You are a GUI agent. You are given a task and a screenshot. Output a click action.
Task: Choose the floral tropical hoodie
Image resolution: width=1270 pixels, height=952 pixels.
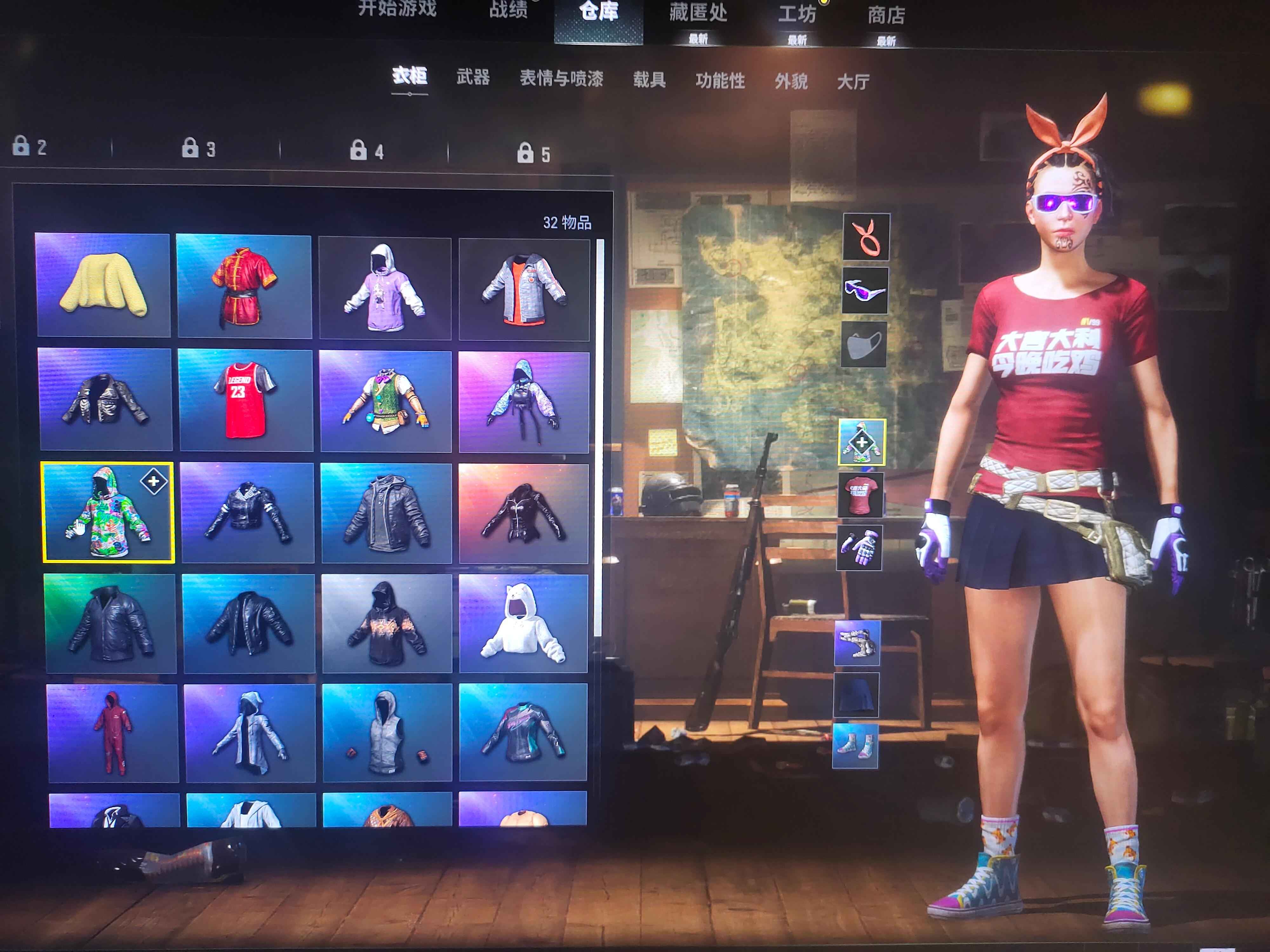(x=108, y=512)
